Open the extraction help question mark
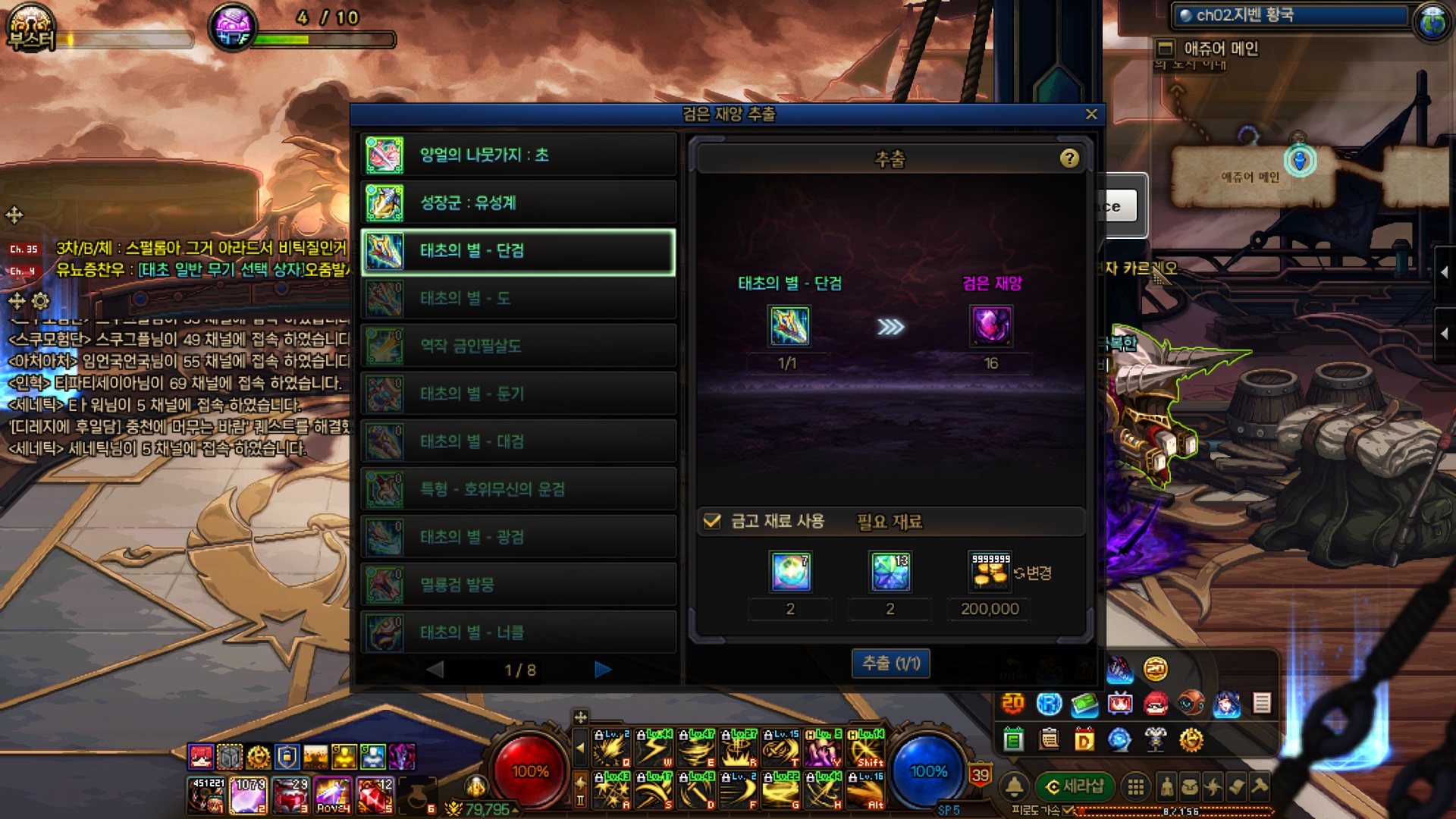 point(1069,158)
